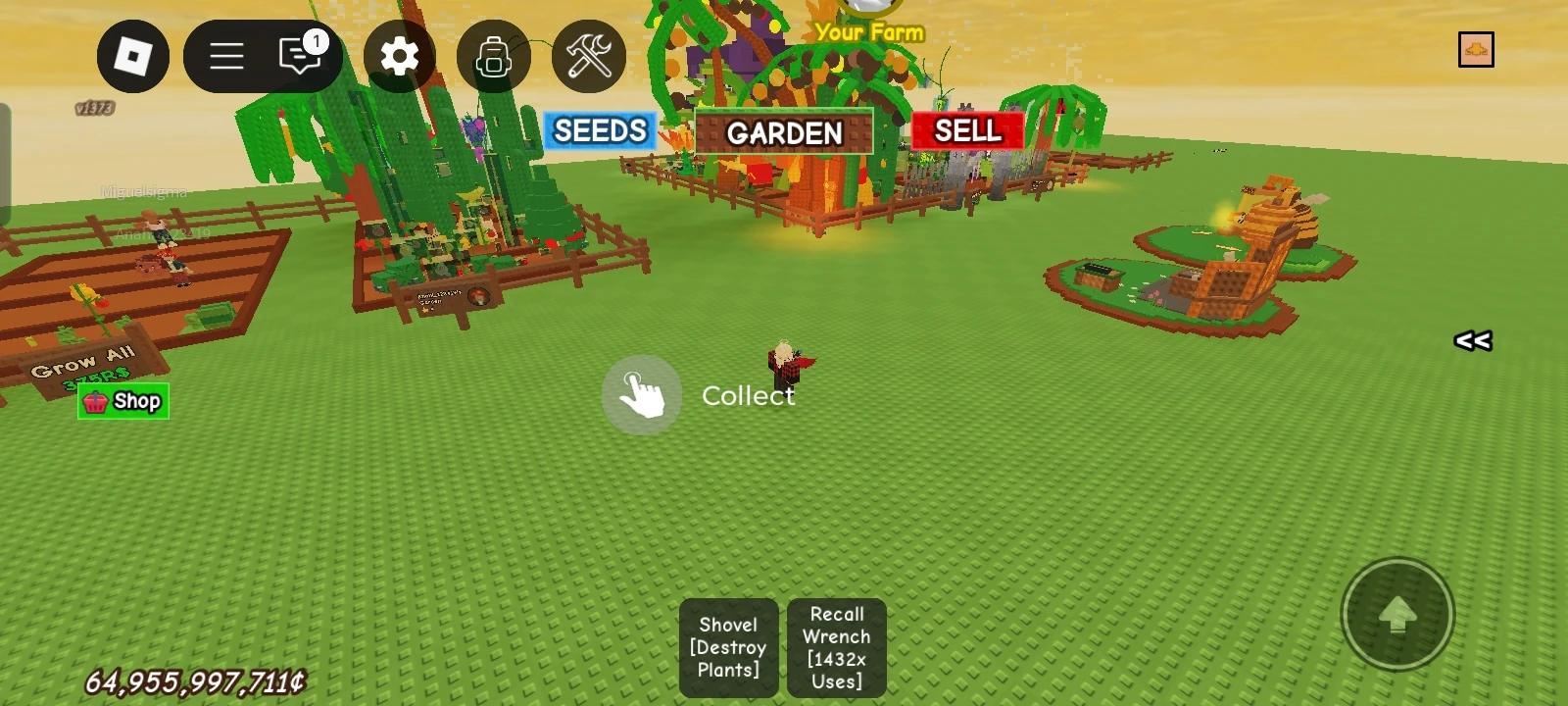Open the SELL menu

coord(966,129)
